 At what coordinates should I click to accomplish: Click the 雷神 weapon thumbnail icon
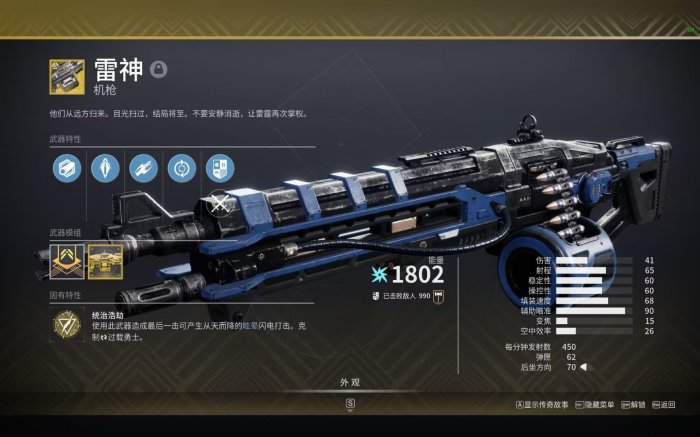click(67, 77)
